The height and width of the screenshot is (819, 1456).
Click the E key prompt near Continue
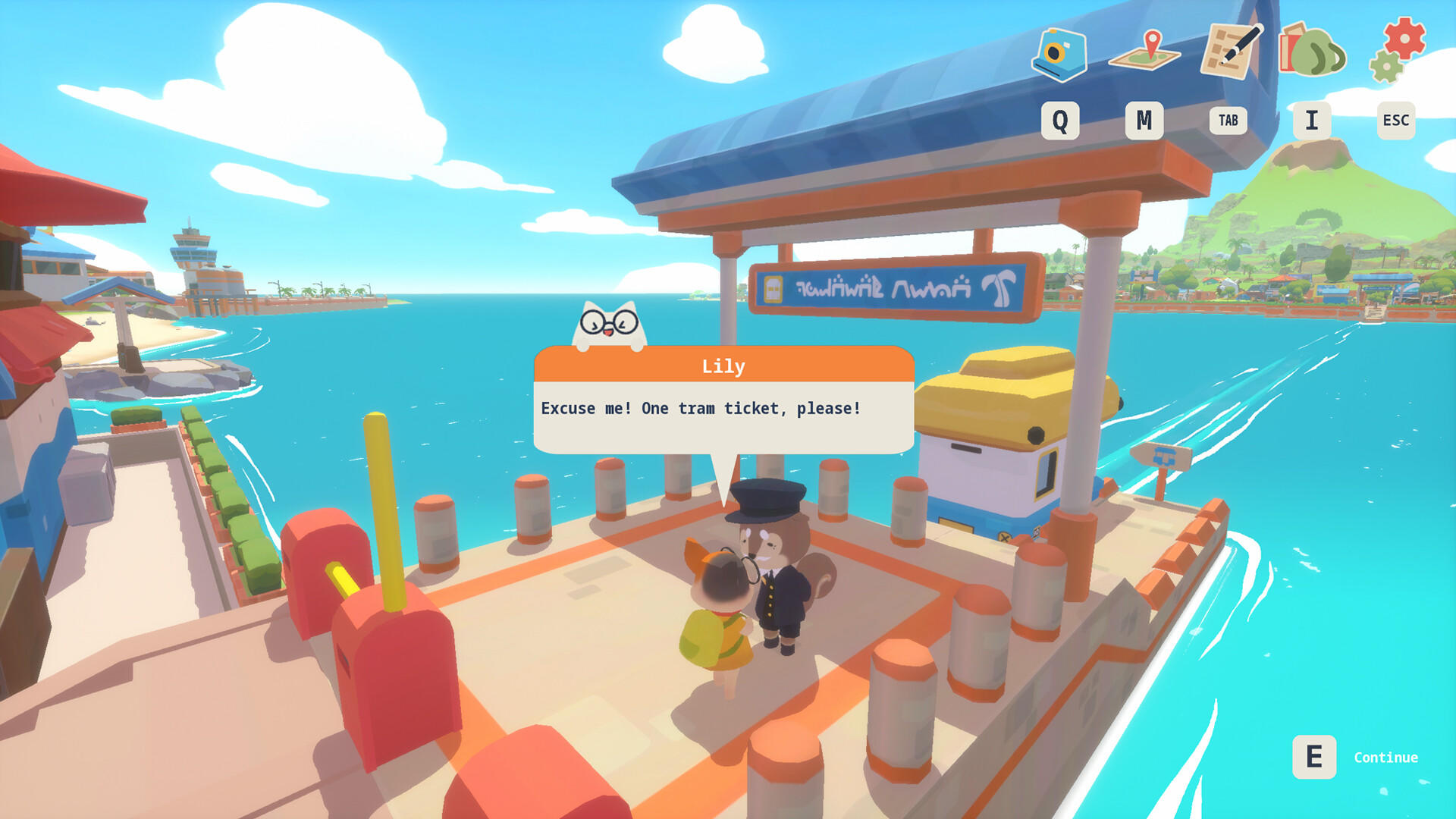coord(1314,756)
